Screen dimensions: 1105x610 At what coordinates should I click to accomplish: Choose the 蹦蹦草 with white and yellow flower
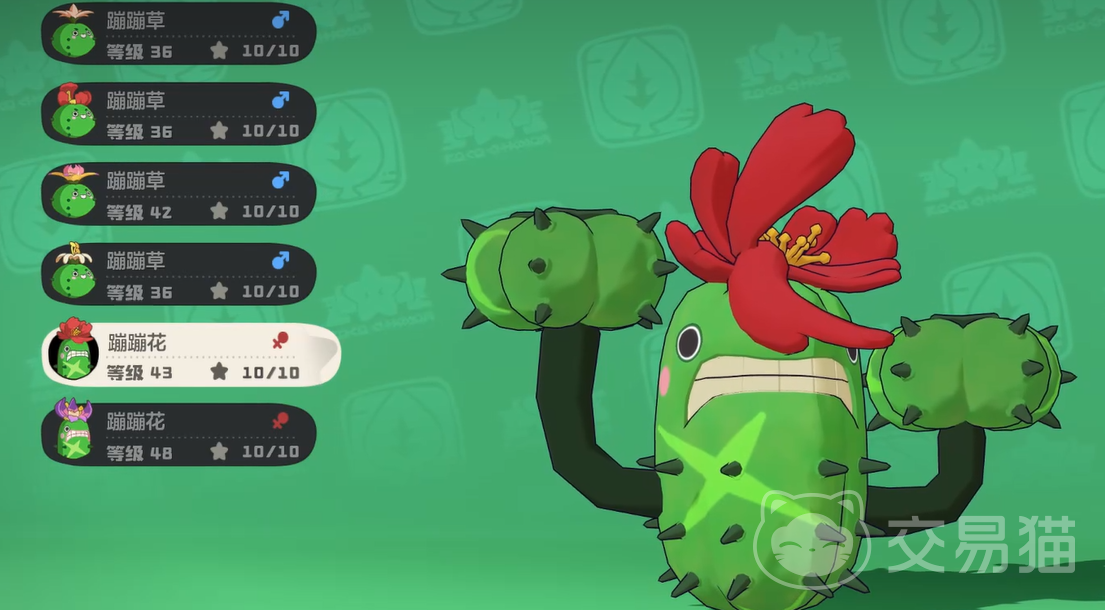(x=180, y=275)
